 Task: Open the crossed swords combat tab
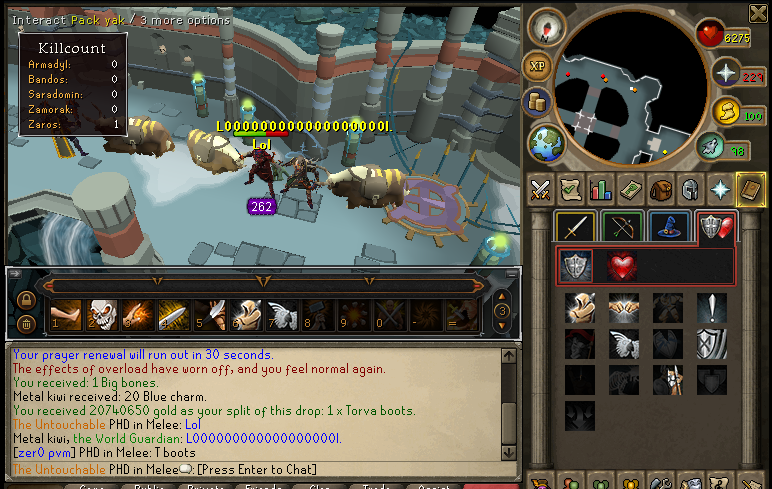pyautogui.click(x=541, y=189)
